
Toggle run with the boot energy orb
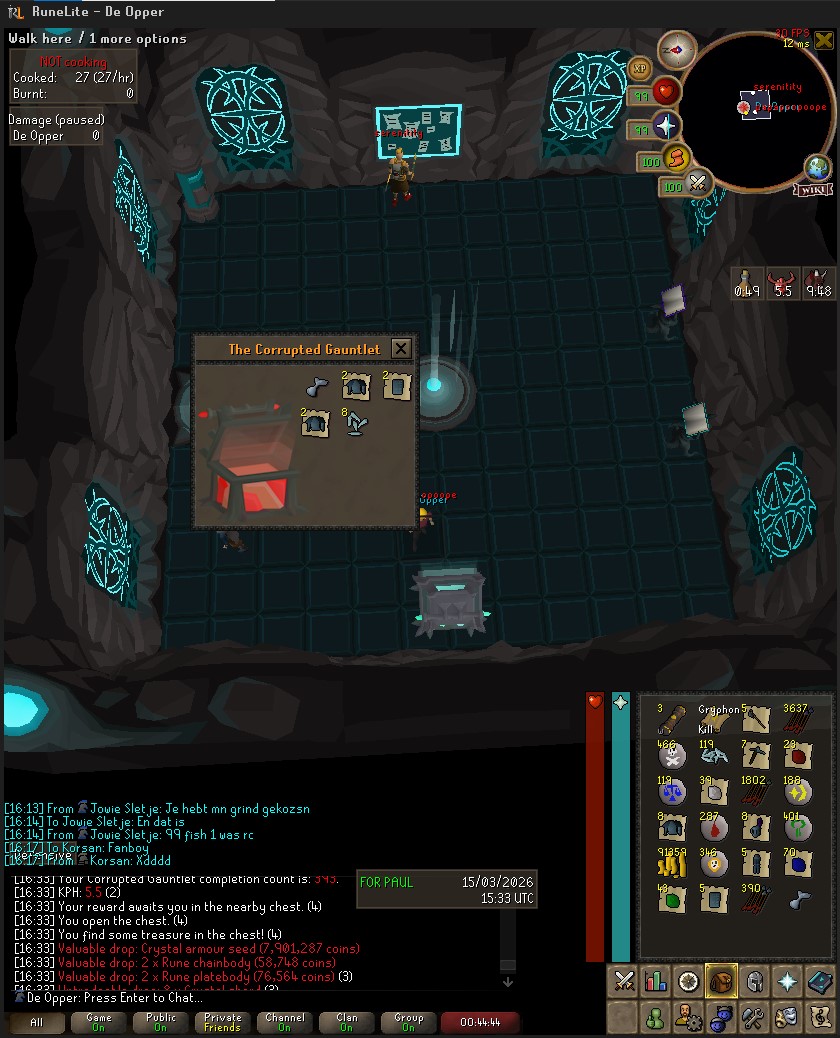678,158
